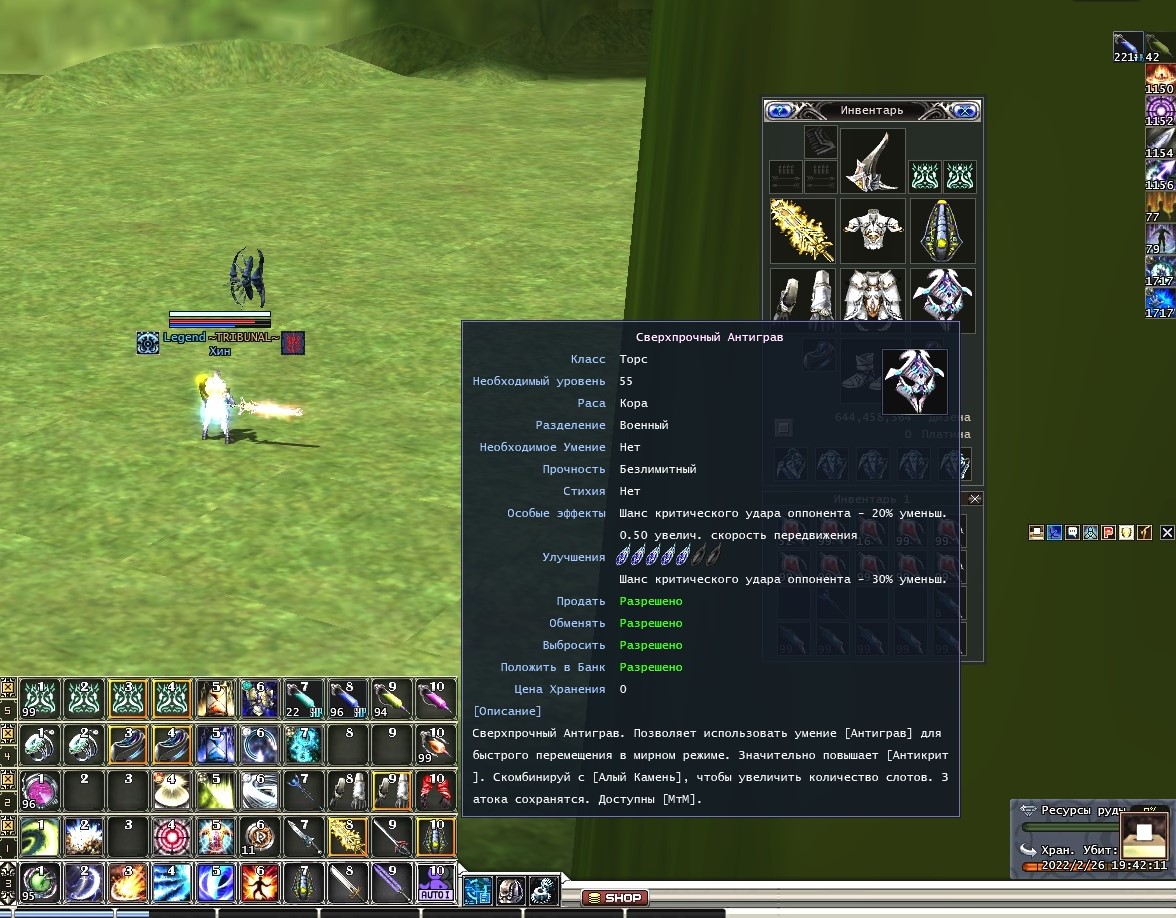Select the equipped shield slot
The image size is (1176, 918).
click(942, 230)
